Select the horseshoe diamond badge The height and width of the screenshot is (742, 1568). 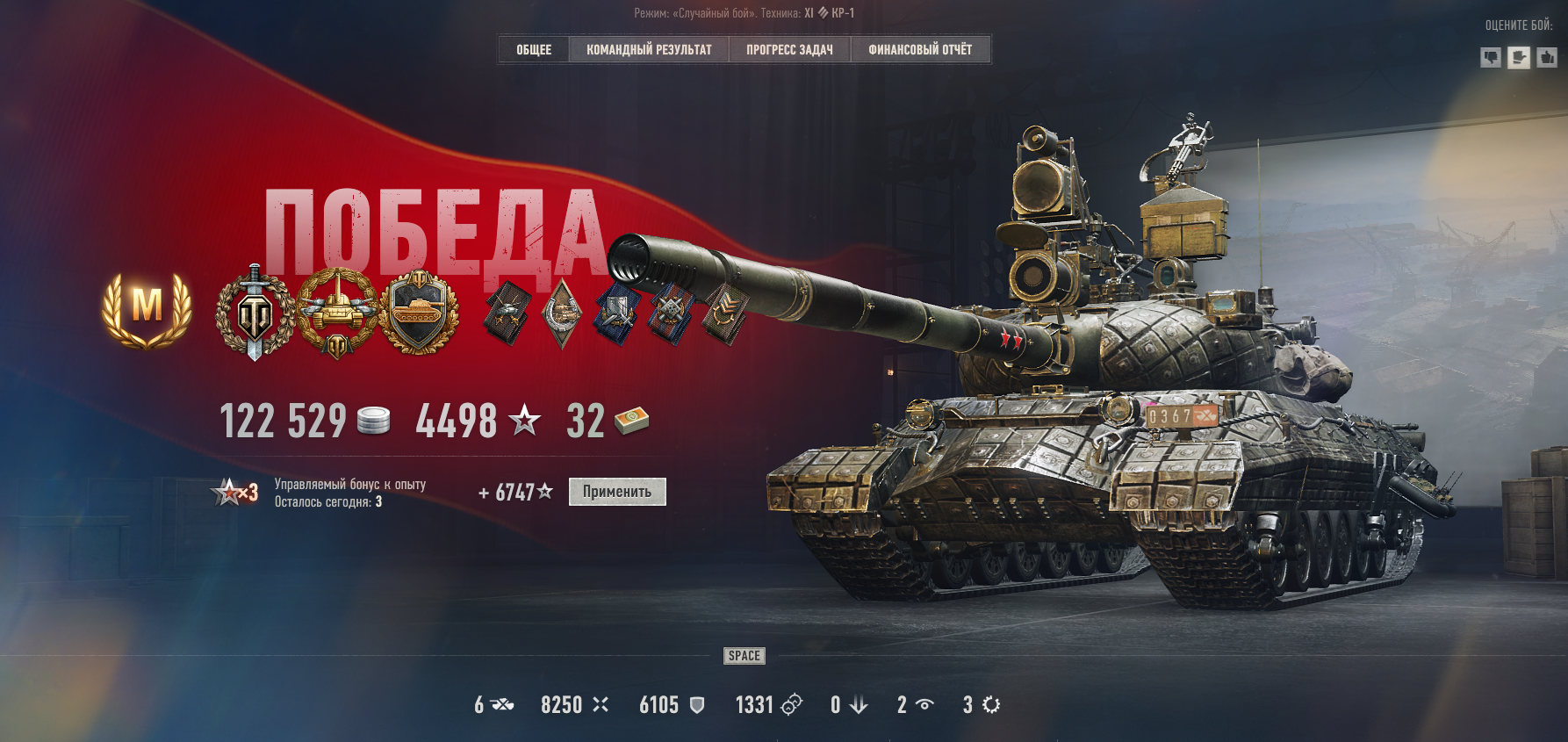tap(562, 313)
